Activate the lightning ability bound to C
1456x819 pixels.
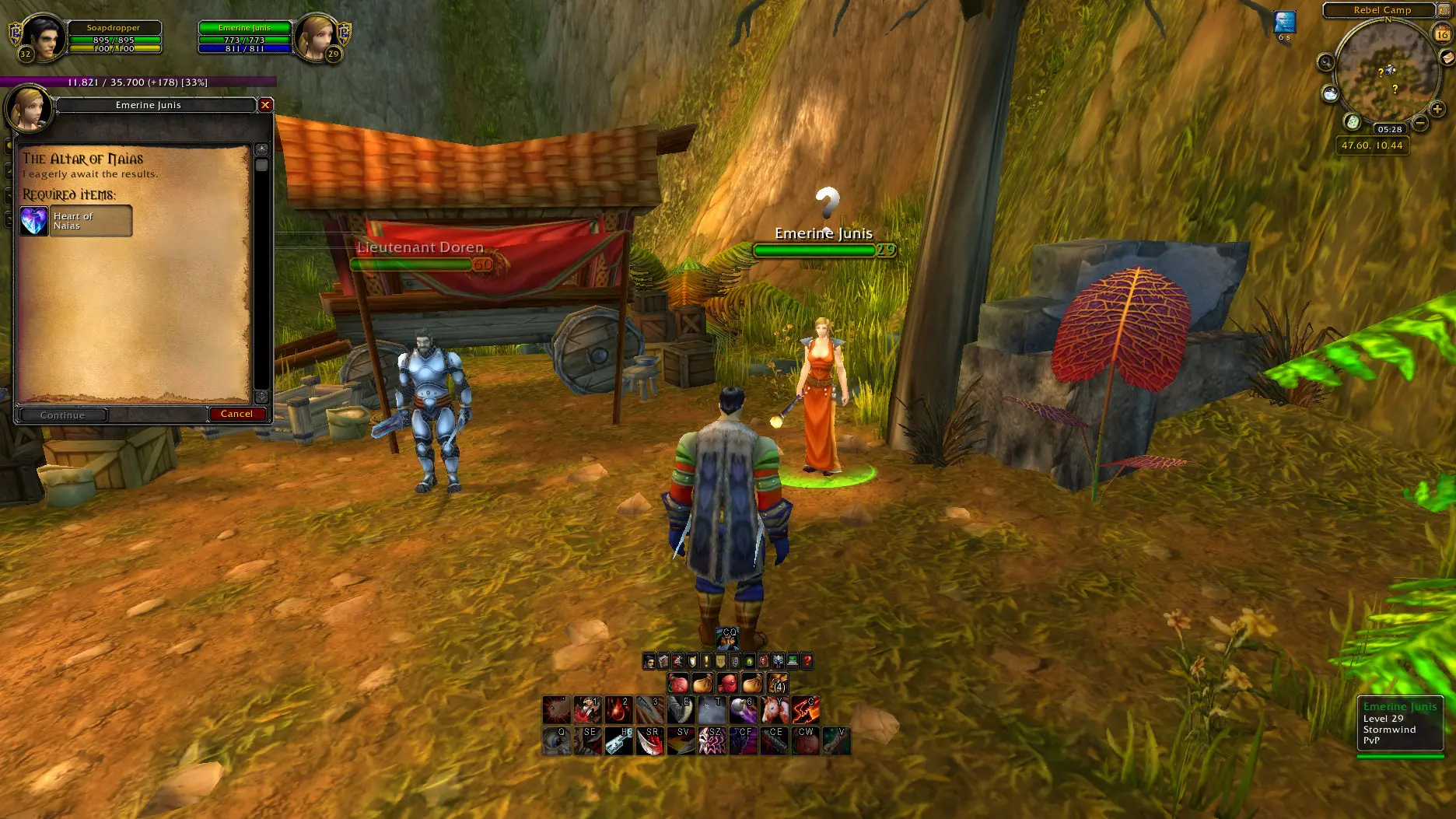pos(805,710)
